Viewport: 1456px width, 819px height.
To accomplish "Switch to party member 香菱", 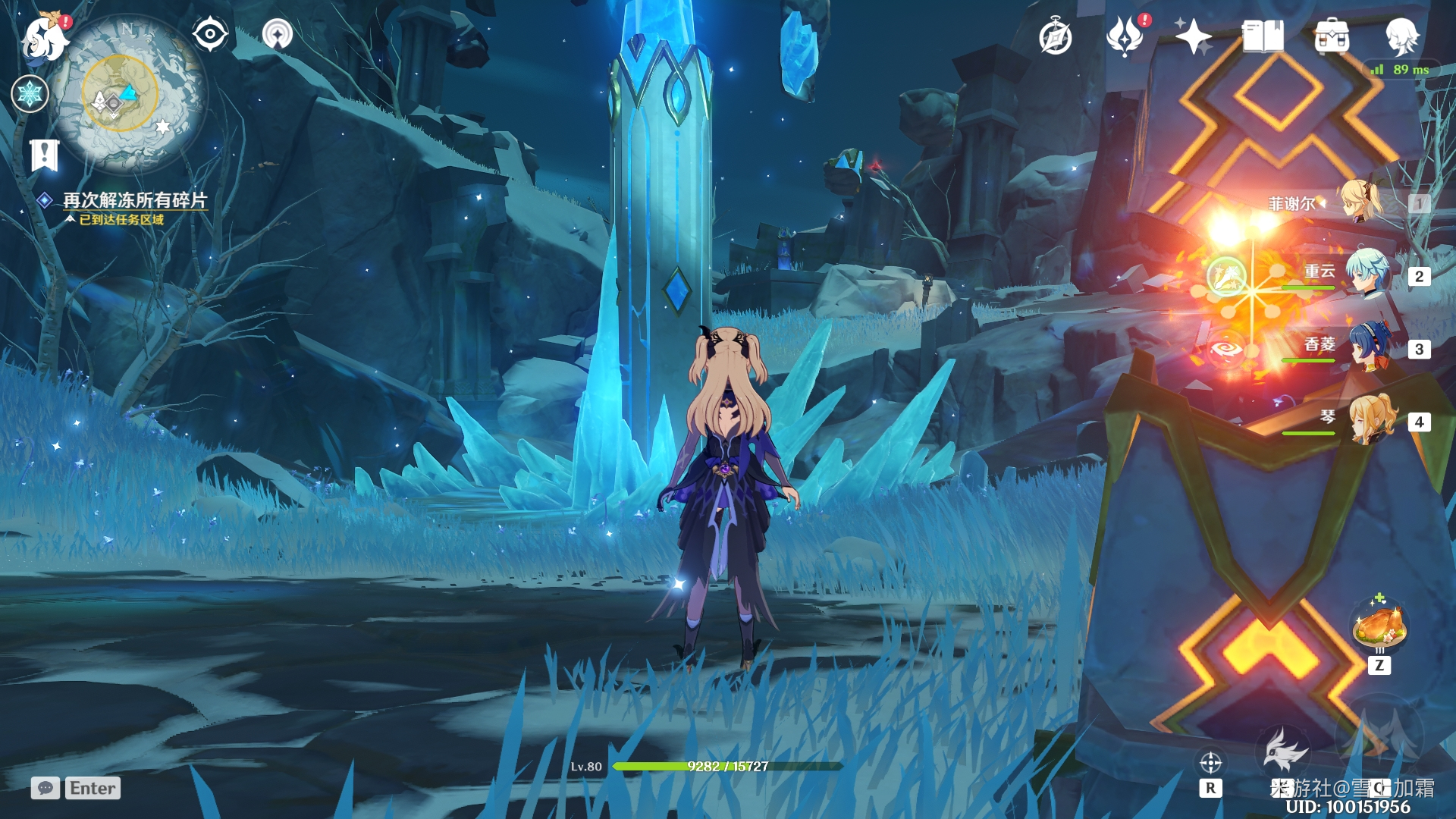I will coord(1370,347).
